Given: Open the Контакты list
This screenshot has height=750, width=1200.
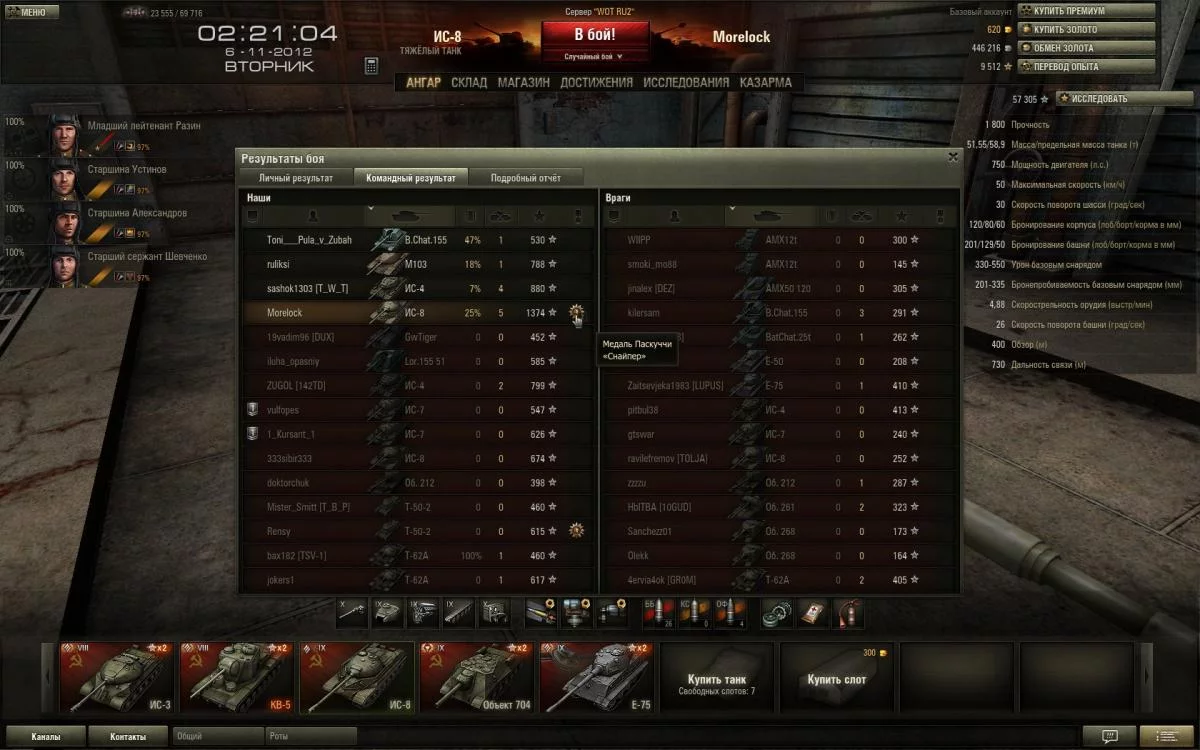Looking at the screenshot, I should point(127,736).
